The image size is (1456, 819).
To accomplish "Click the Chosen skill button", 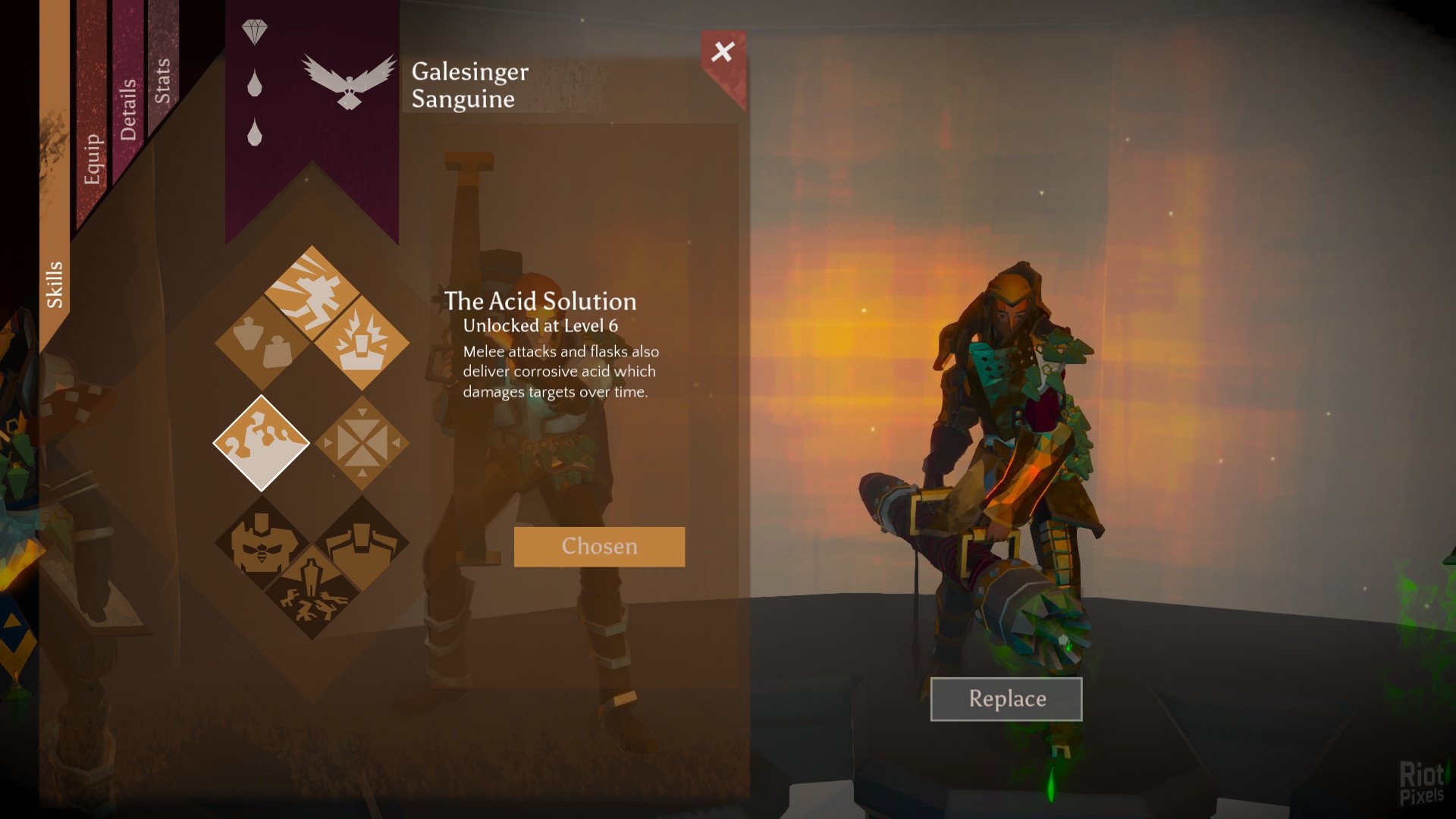I will click(x=599, y=547).
